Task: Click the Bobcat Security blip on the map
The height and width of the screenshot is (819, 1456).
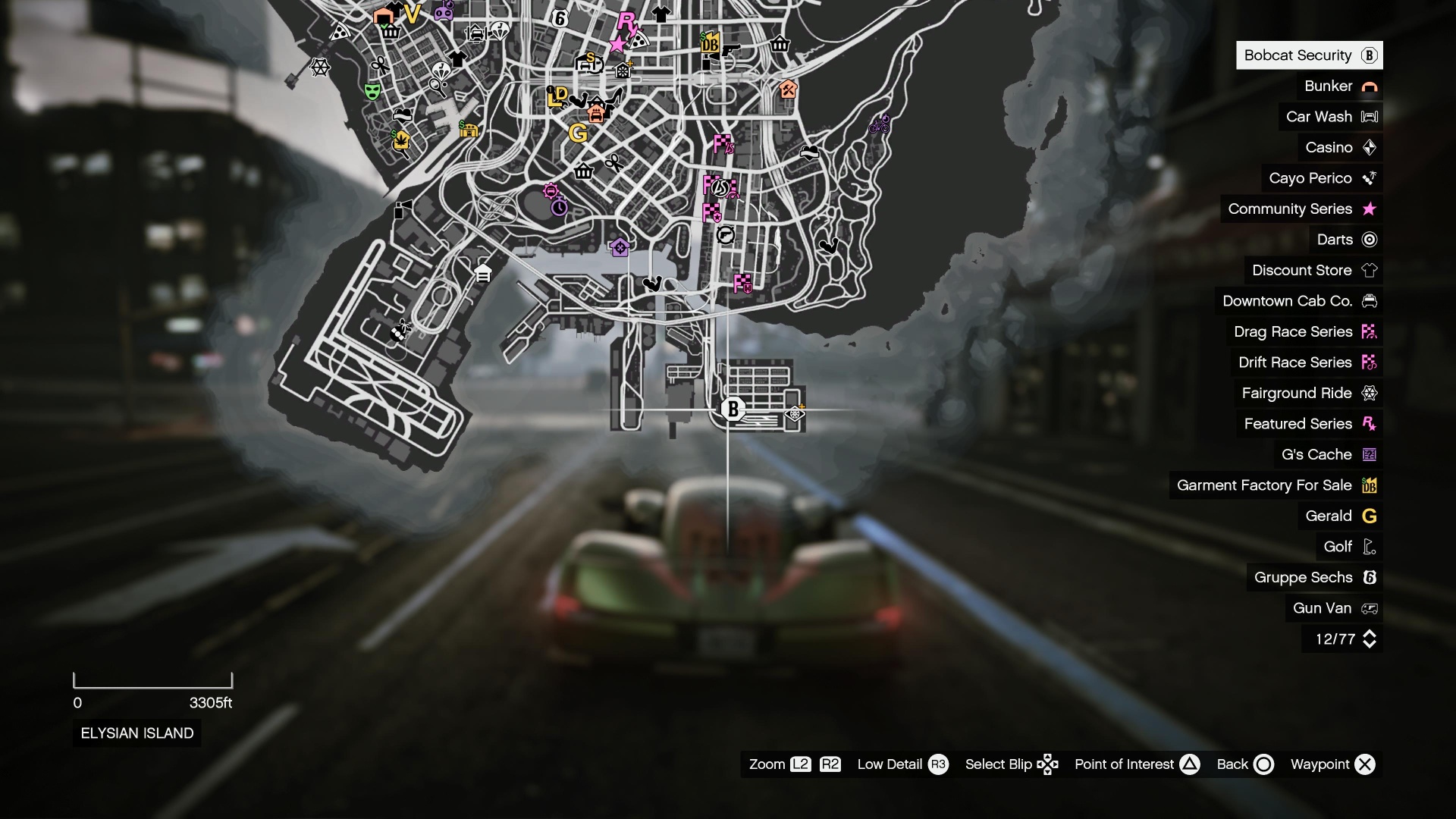Action: tap(733, 409)
